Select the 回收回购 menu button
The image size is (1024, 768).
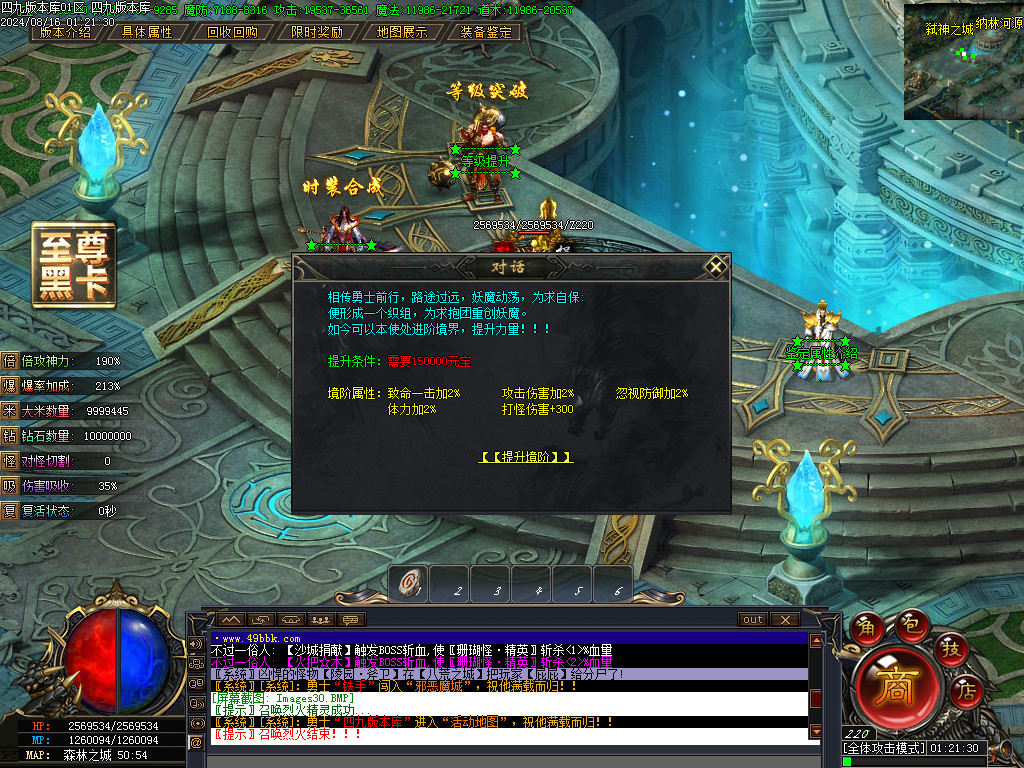point(232,32)
